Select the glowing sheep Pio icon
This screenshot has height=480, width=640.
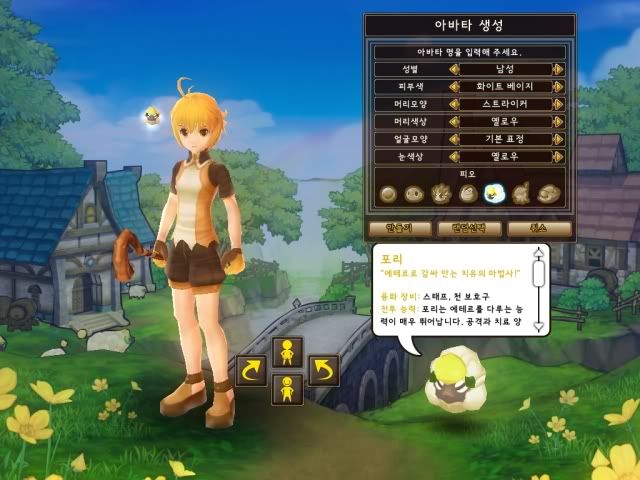493,193
